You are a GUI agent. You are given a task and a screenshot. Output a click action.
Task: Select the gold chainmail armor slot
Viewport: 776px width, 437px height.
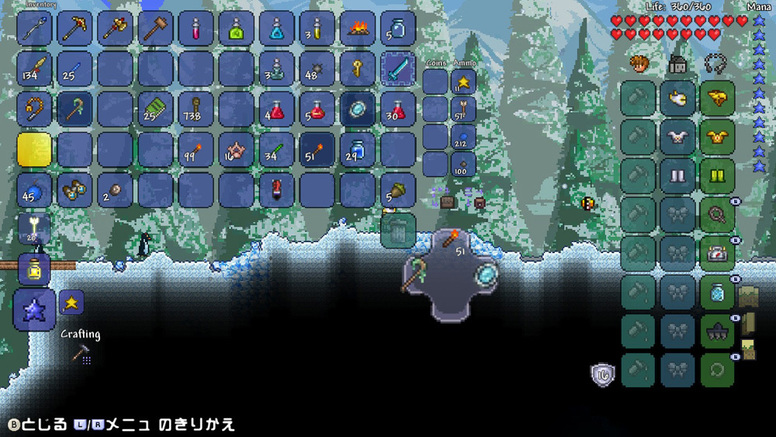click(717, 136)
